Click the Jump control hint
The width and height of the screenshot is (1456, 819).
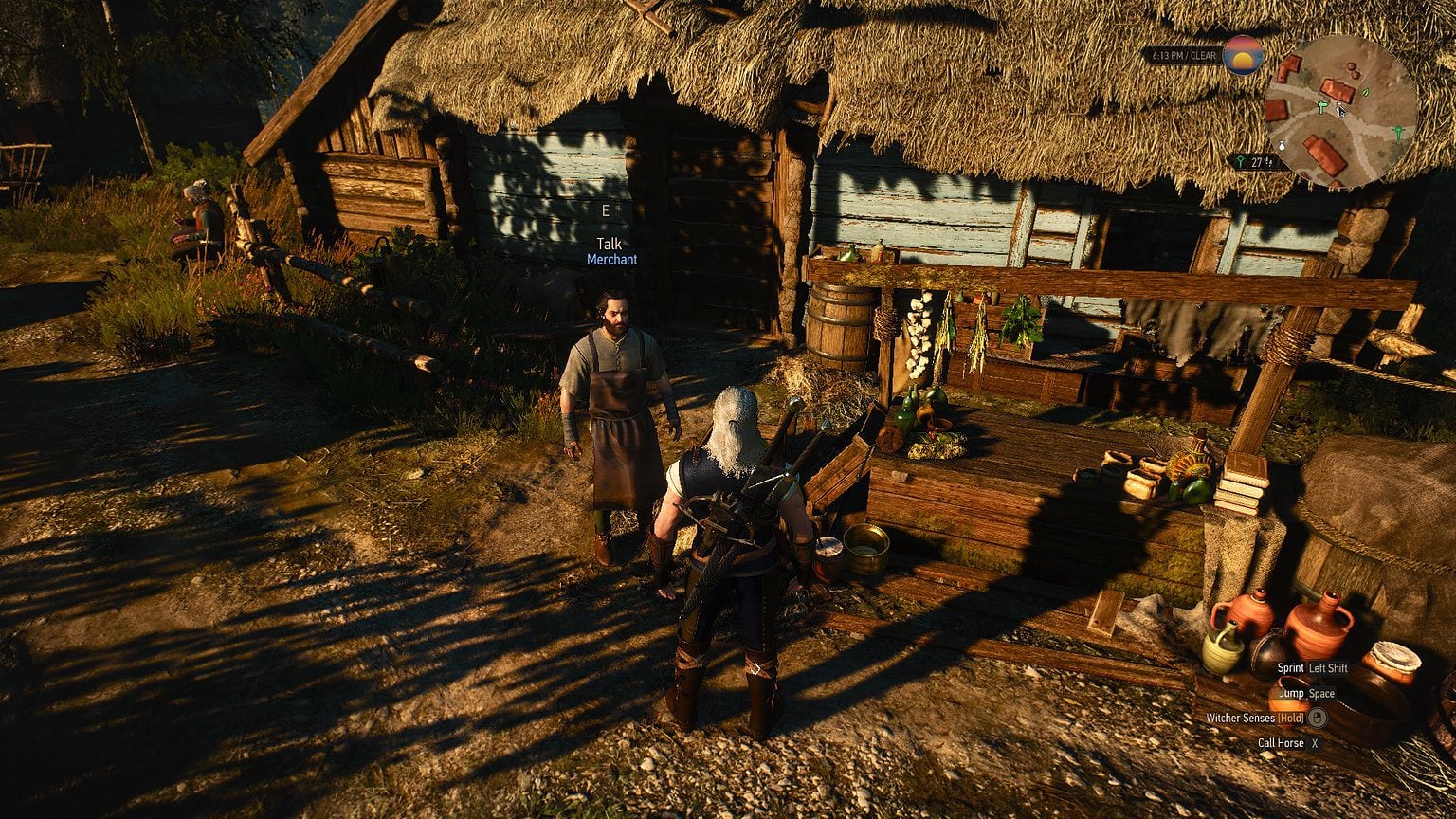click(x=1292, y=694)
